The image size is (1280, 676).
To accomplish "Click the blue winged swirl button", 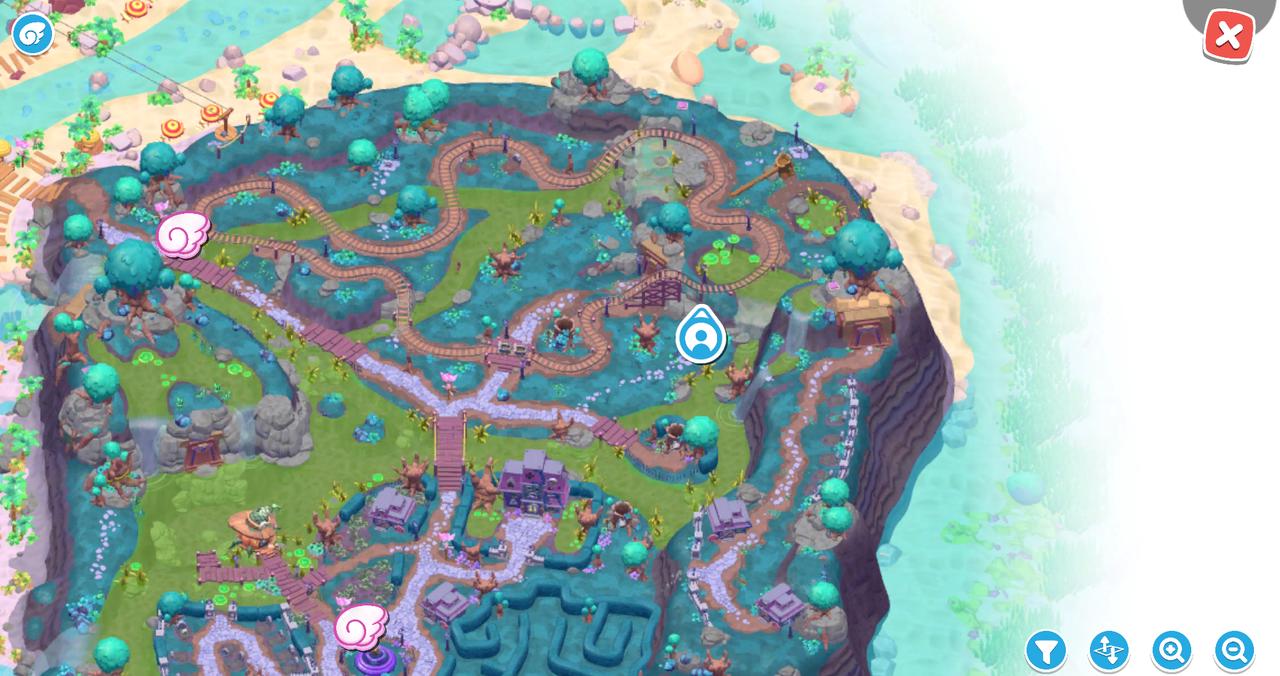I will 32,33.
